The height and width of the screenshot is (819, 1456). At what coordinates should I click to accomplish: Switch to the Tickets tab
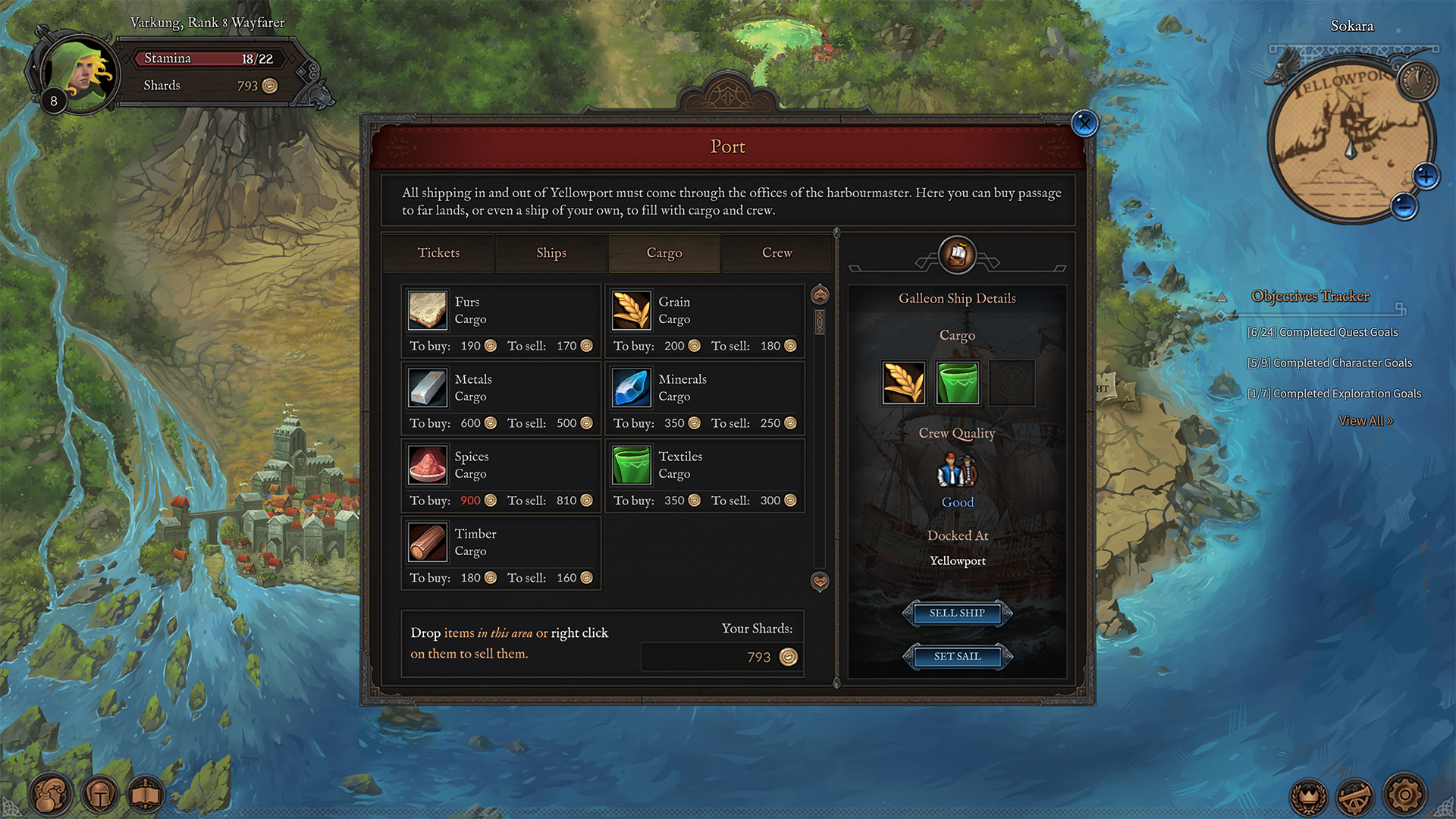point(438,253)
